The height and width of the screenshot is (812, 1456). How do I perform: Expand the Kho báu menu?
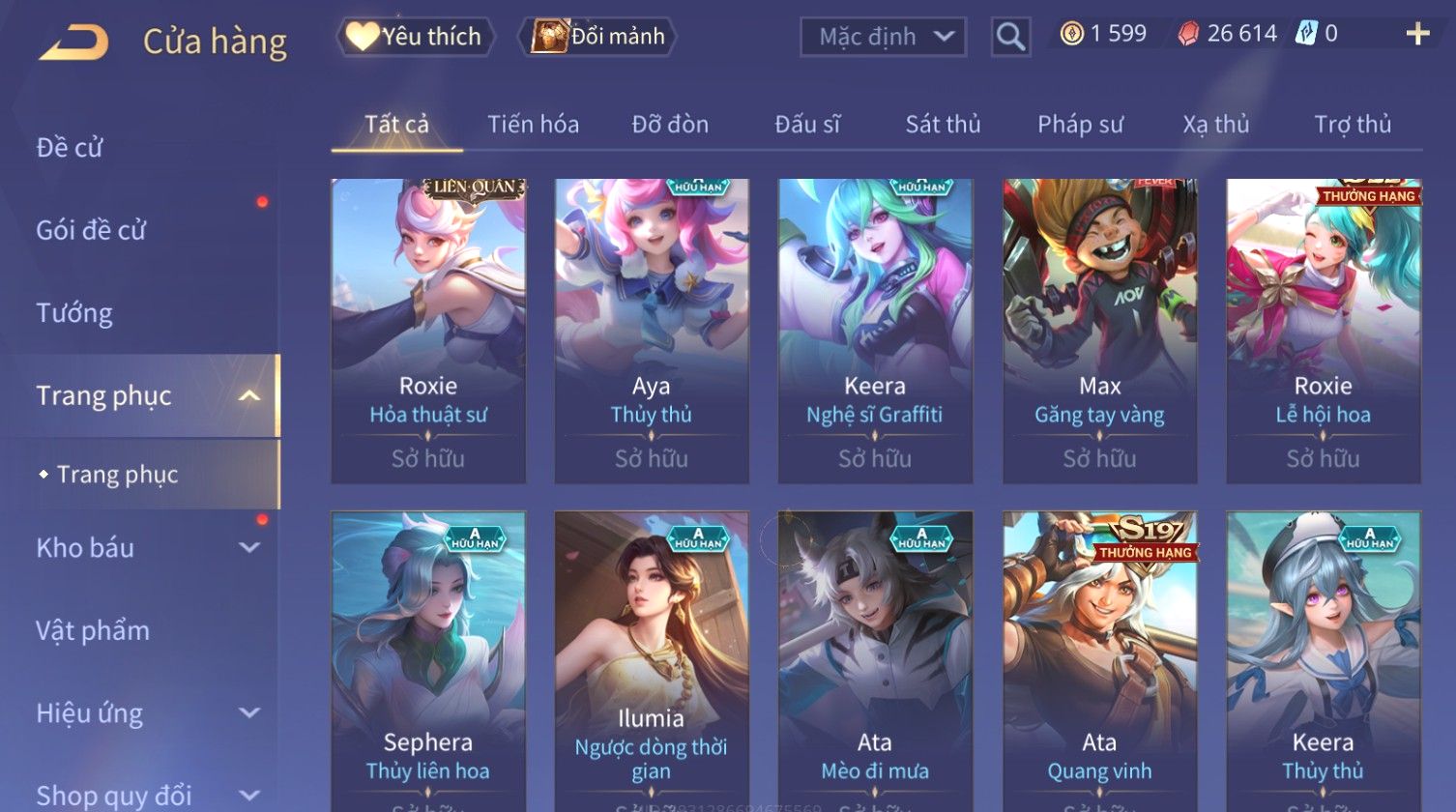[145, 548]
